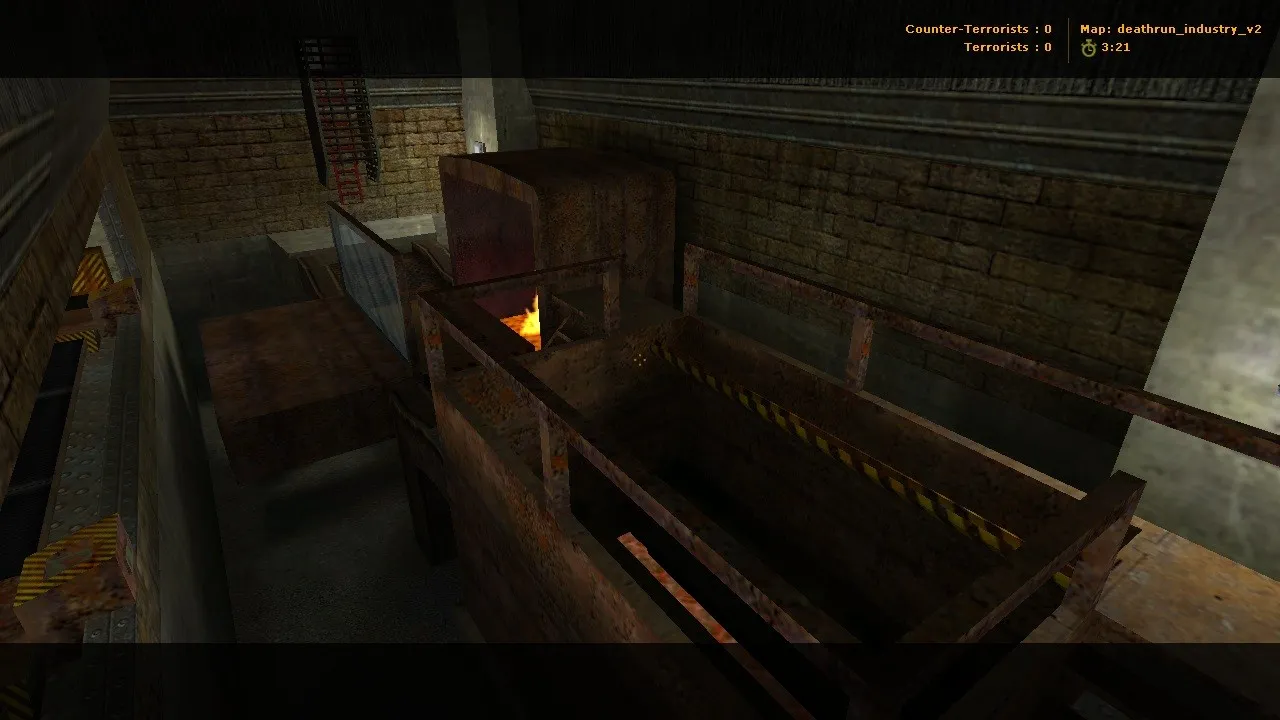The height and width of the screenshot is (720, 1280).
Task: Toggle the round timer showing 3:21
Action: click(x=1115, y=46)
